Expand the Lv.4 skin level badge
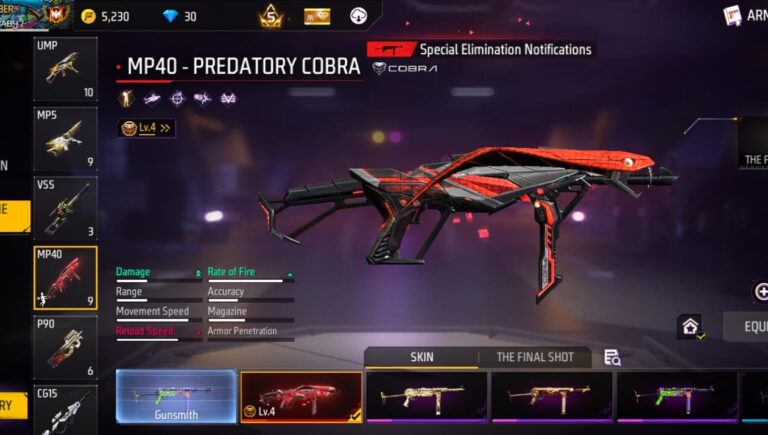 click(147, 128)
